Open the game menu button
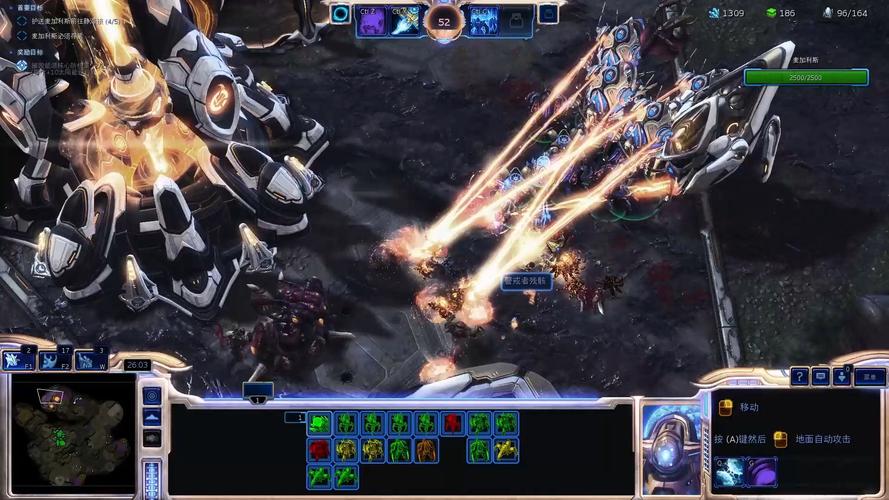Viewport: 889px width, 500px height. [x=870, y=377]
